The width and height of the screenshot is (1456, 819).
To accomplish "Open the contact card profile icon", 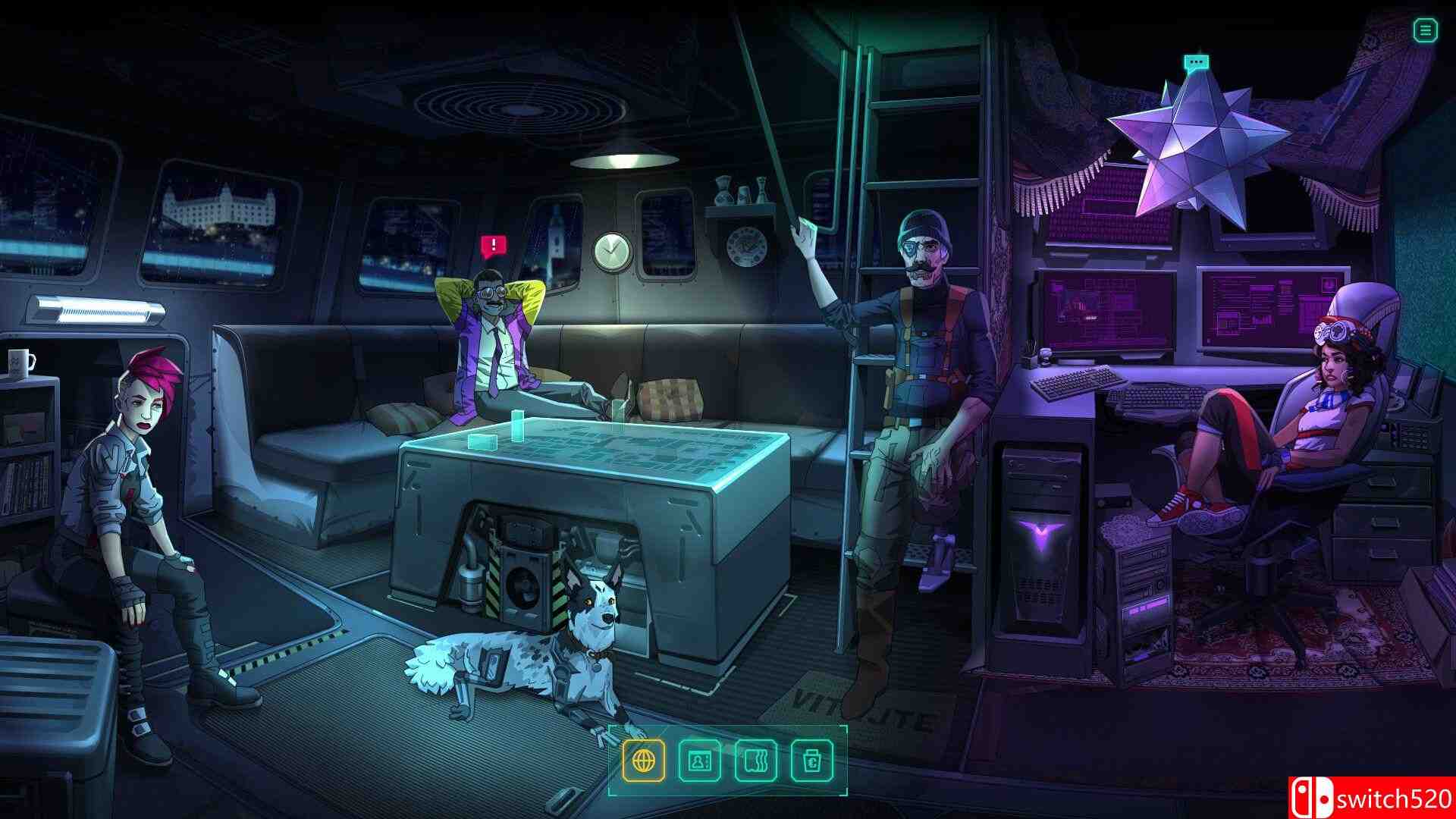I will [699, 759].
